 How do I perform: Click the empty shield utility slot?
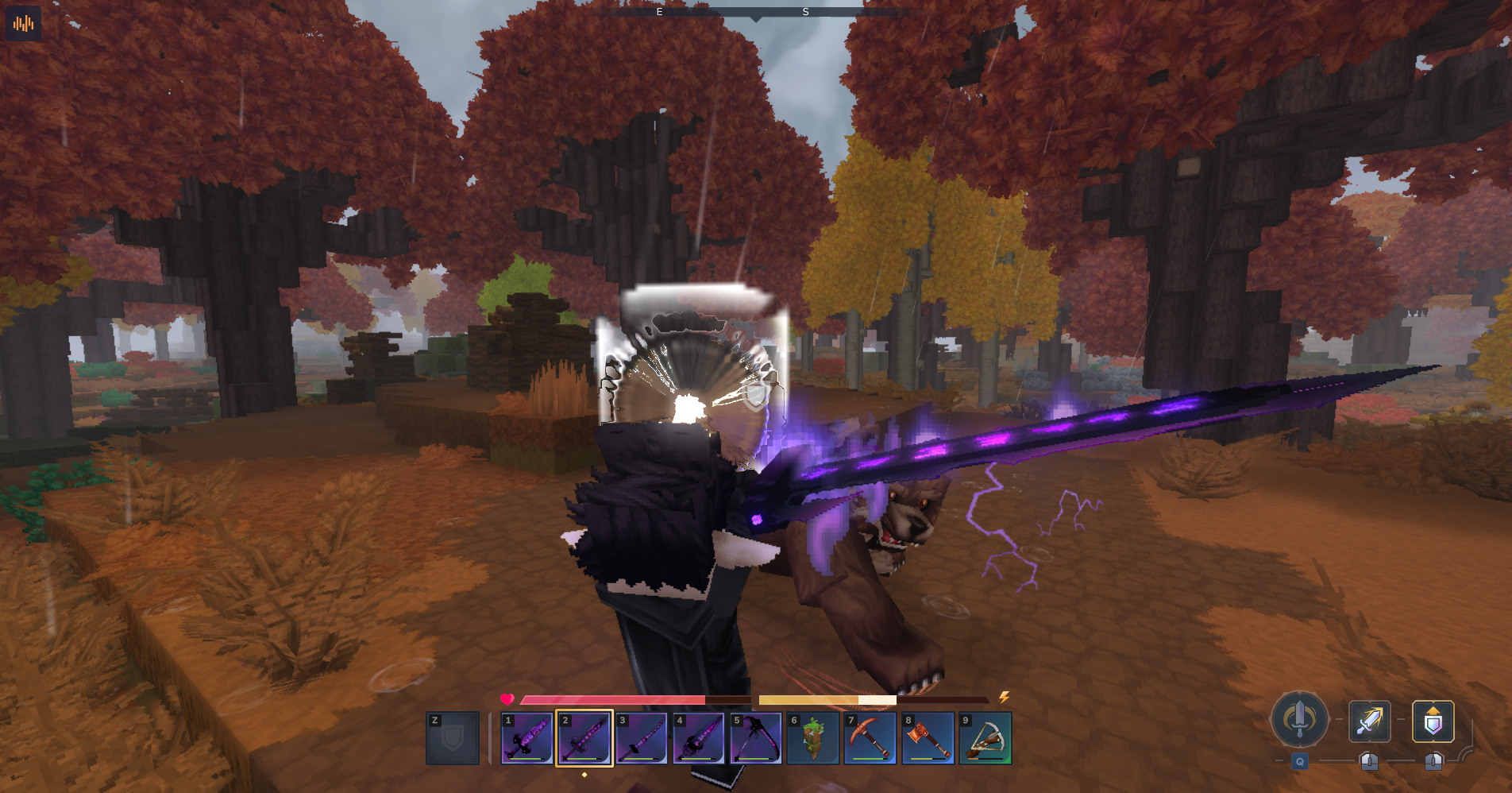(x=453, y=738)
